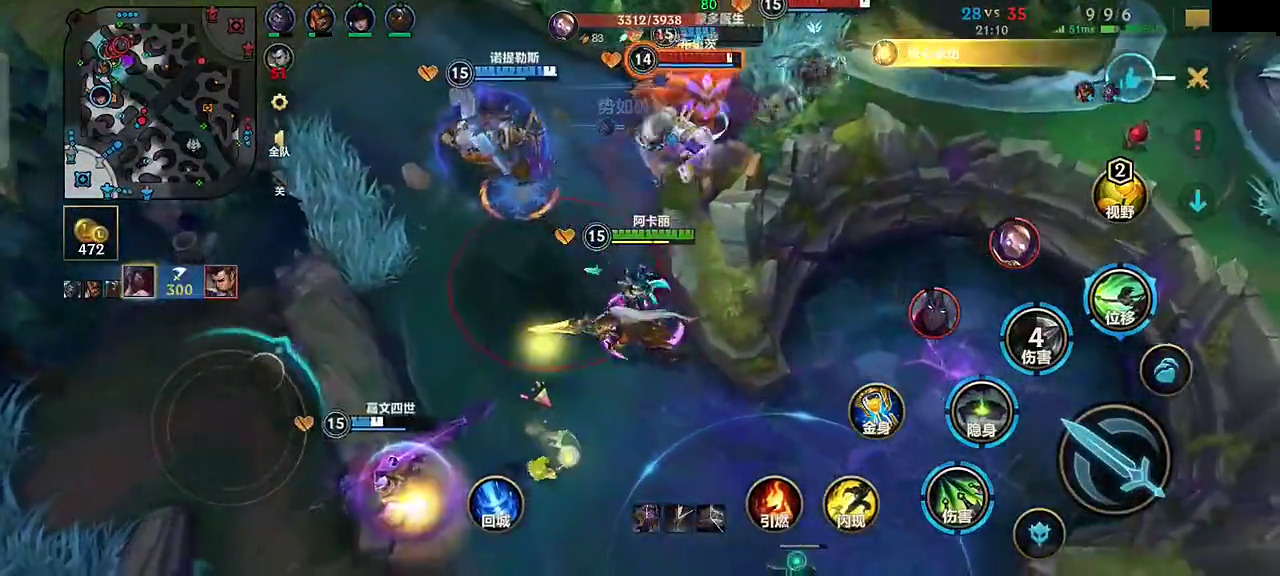Tap the 回城 recall button
The width and height of the screenshot is (1280, 576).
click(495, 502)
